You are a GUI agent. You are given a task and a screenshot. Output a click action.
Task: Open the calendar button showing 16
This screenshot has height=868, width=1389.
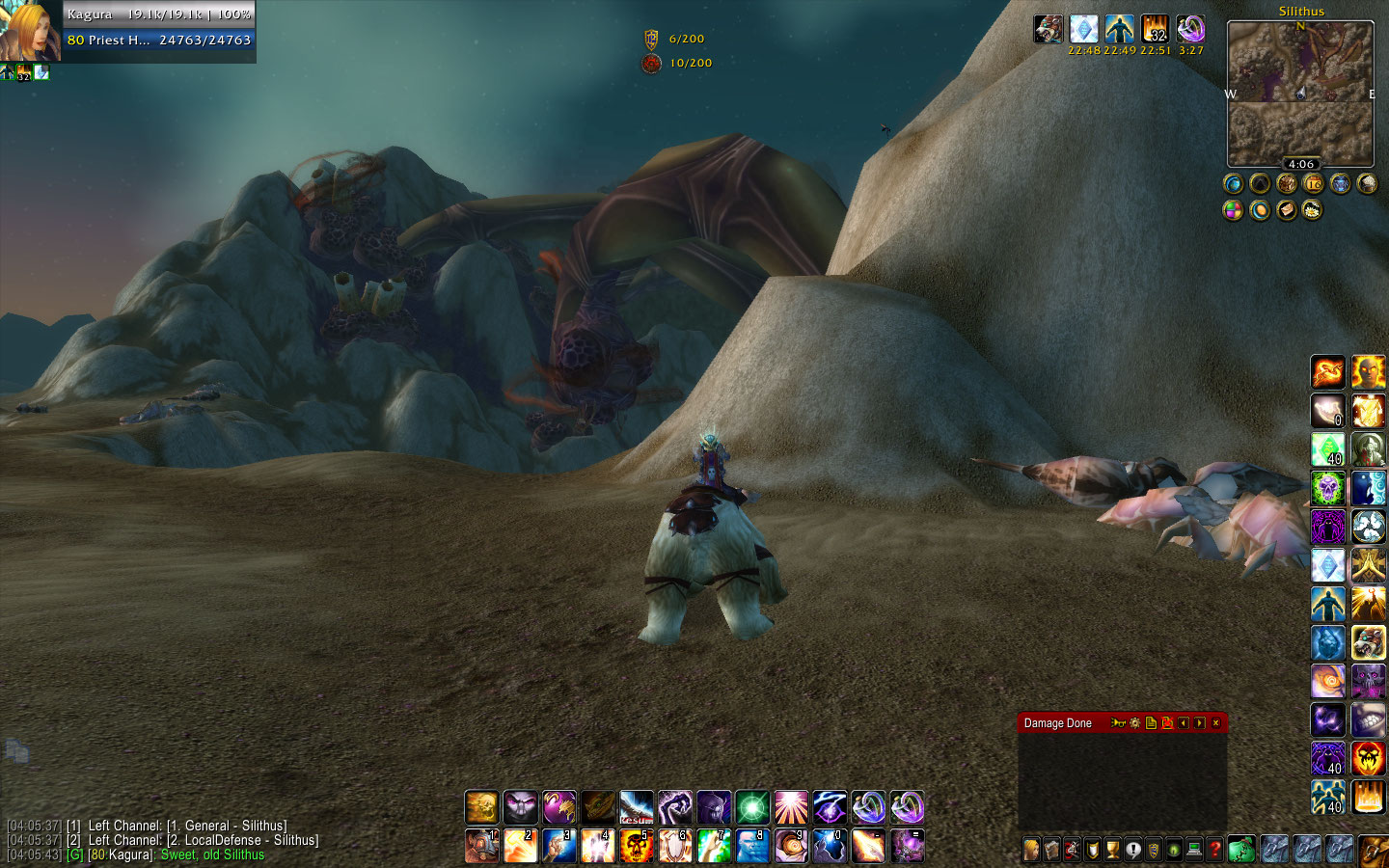pos(1313,183)
